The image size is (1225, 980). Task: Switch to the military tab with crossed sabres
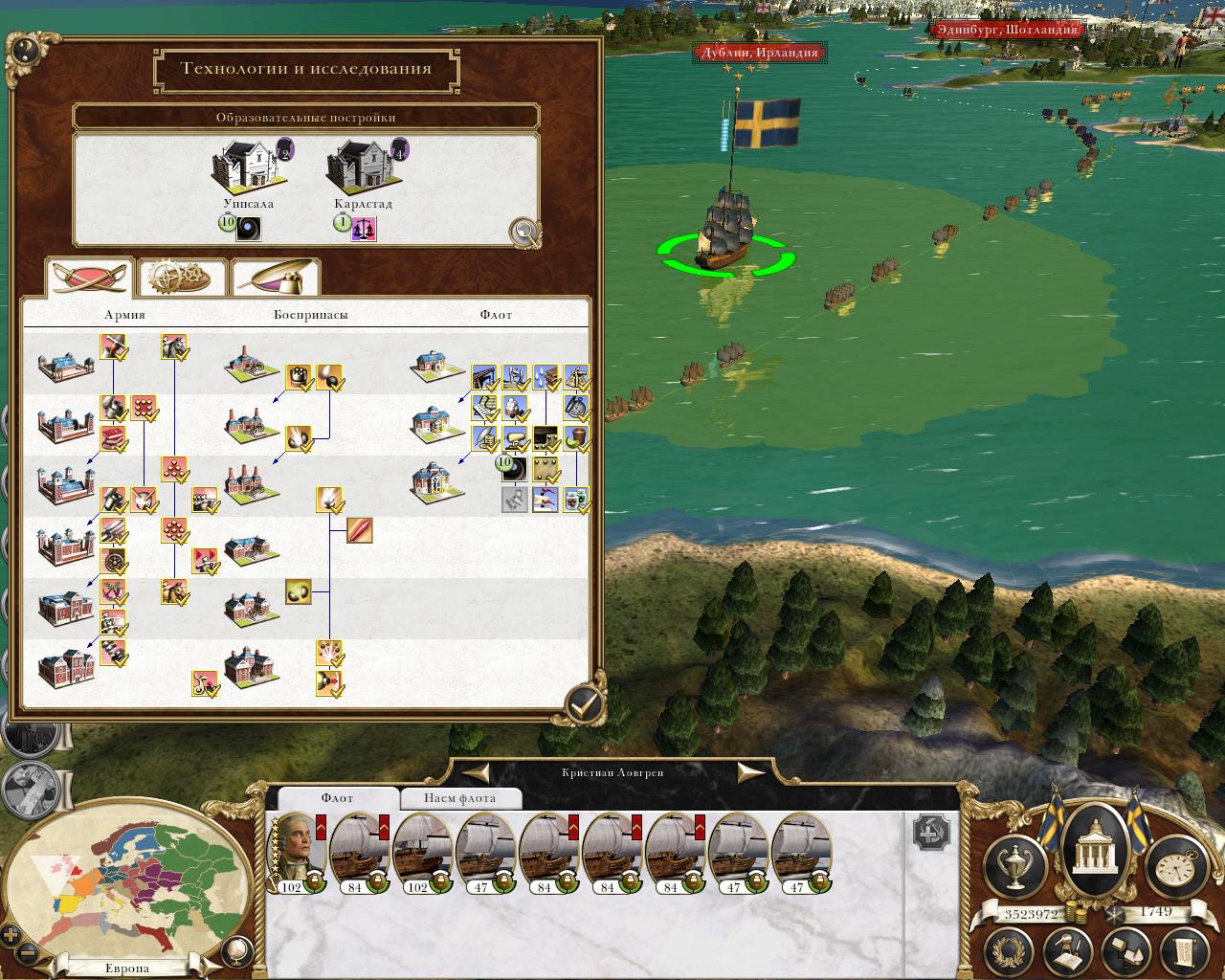coord(90,278)
